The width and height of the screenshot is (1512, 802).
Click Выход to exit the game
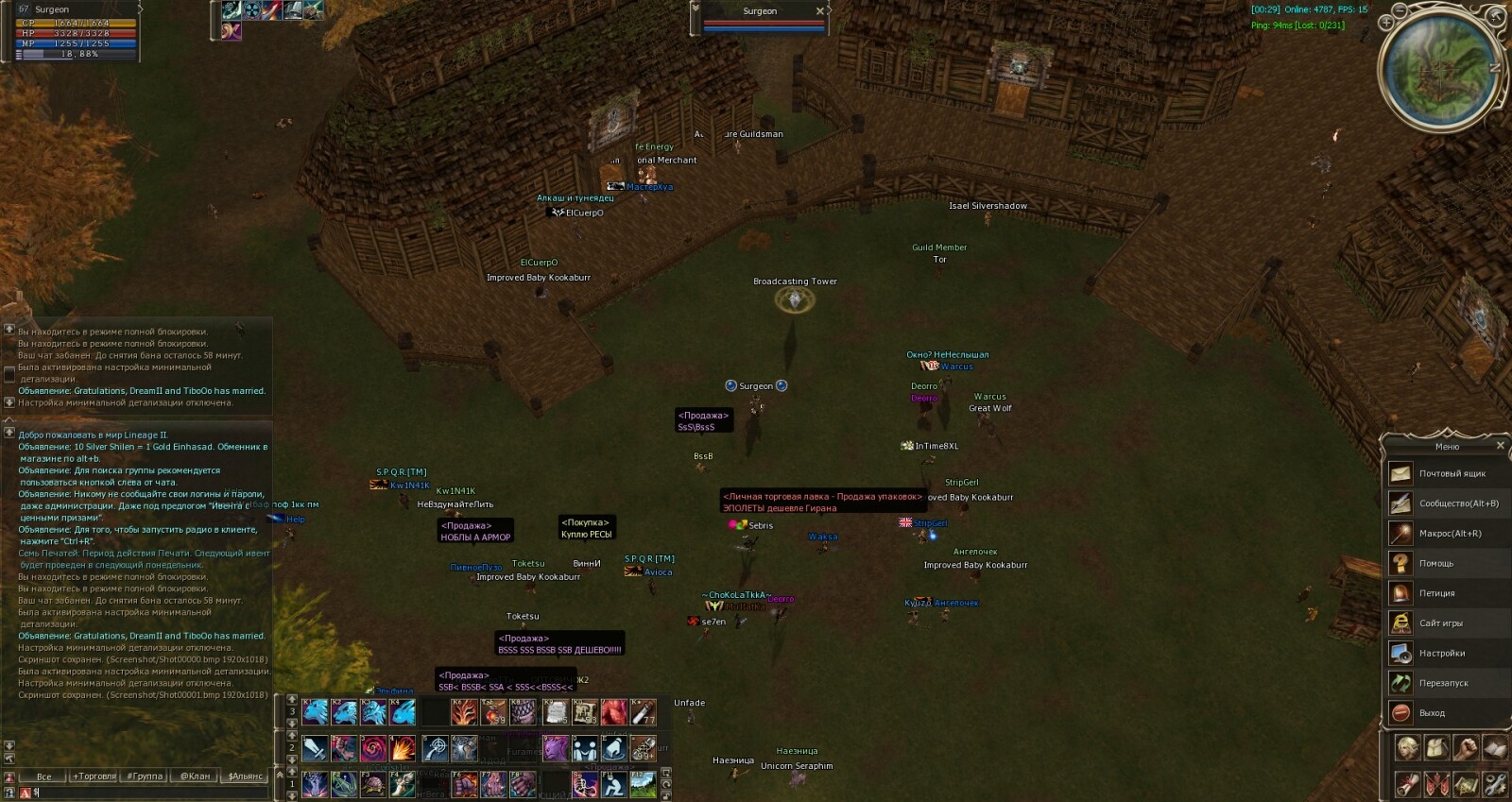click(x=1432, y=713)
